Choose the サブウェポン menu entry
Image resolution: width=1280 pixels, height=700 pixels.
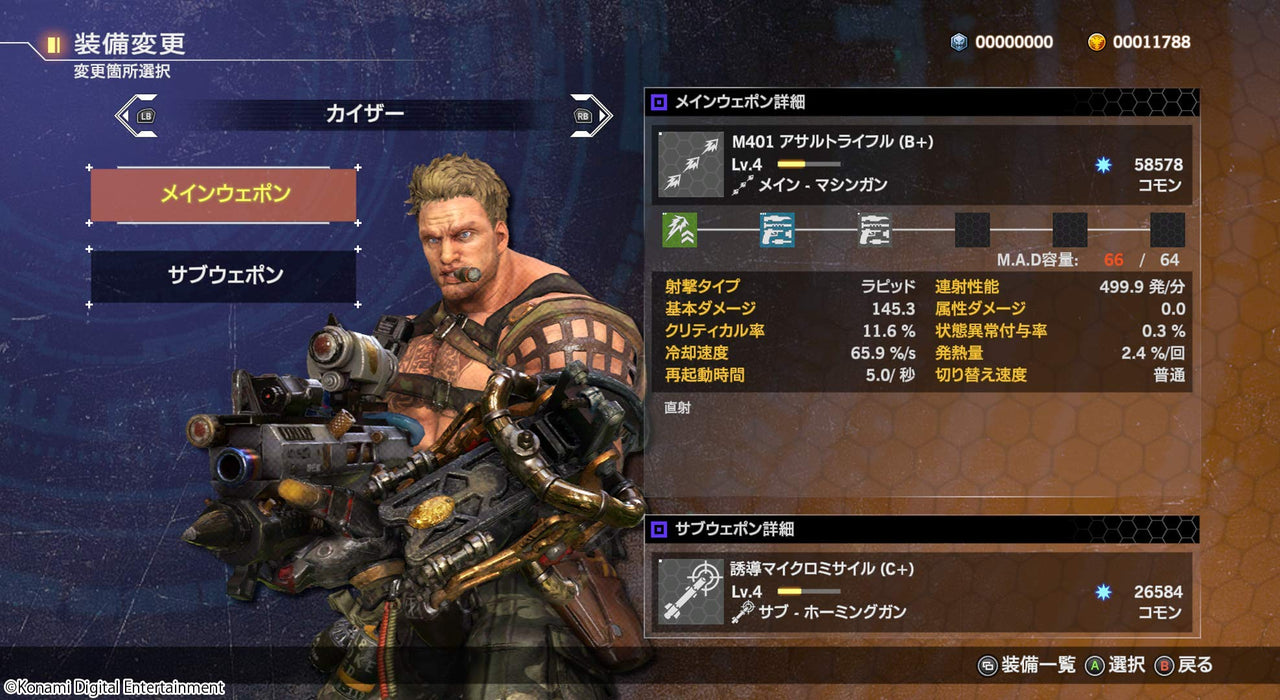[223, 276]
